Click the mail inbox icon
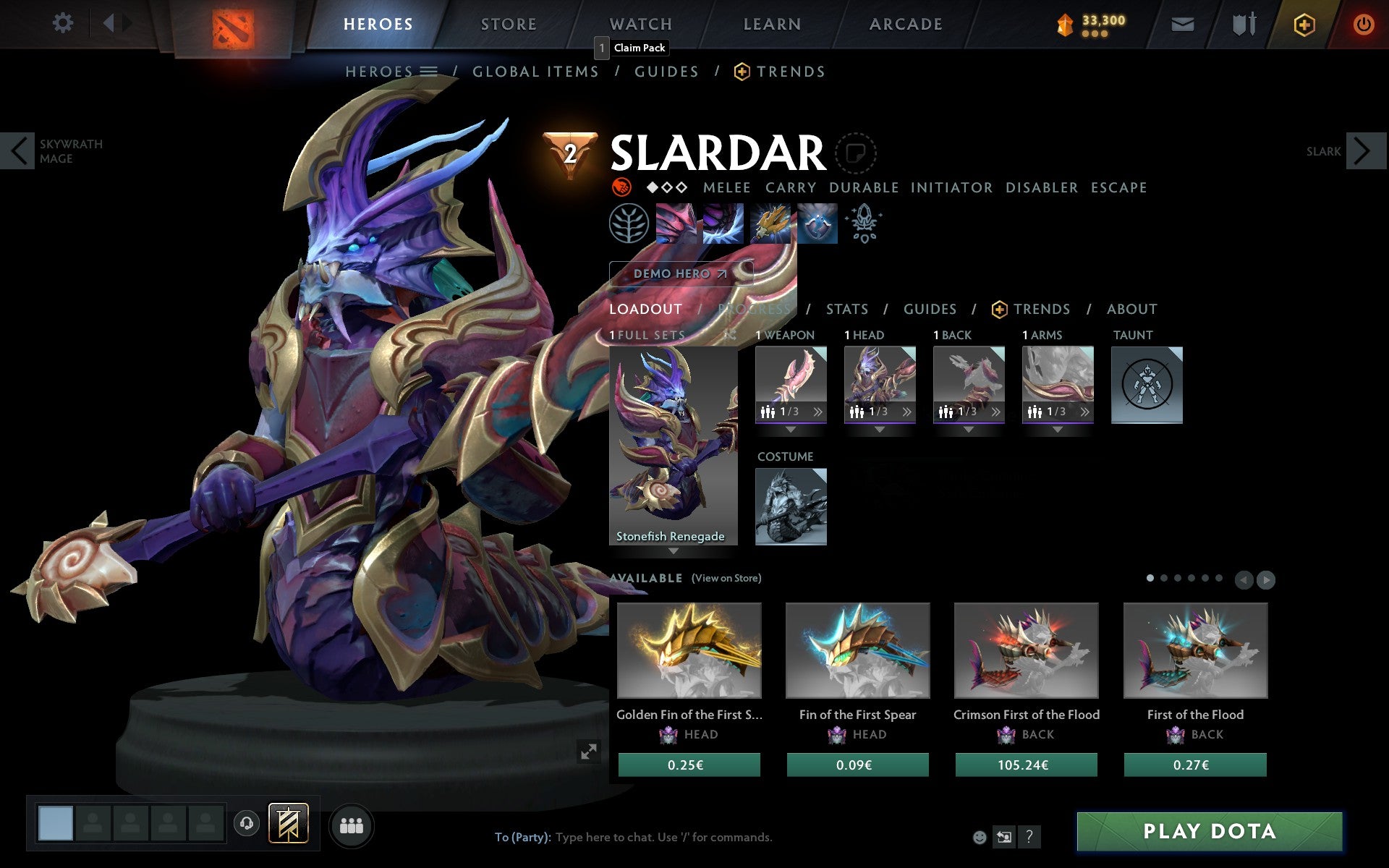The width and height of the screenshot is (1389, 868). [1182, 23]
